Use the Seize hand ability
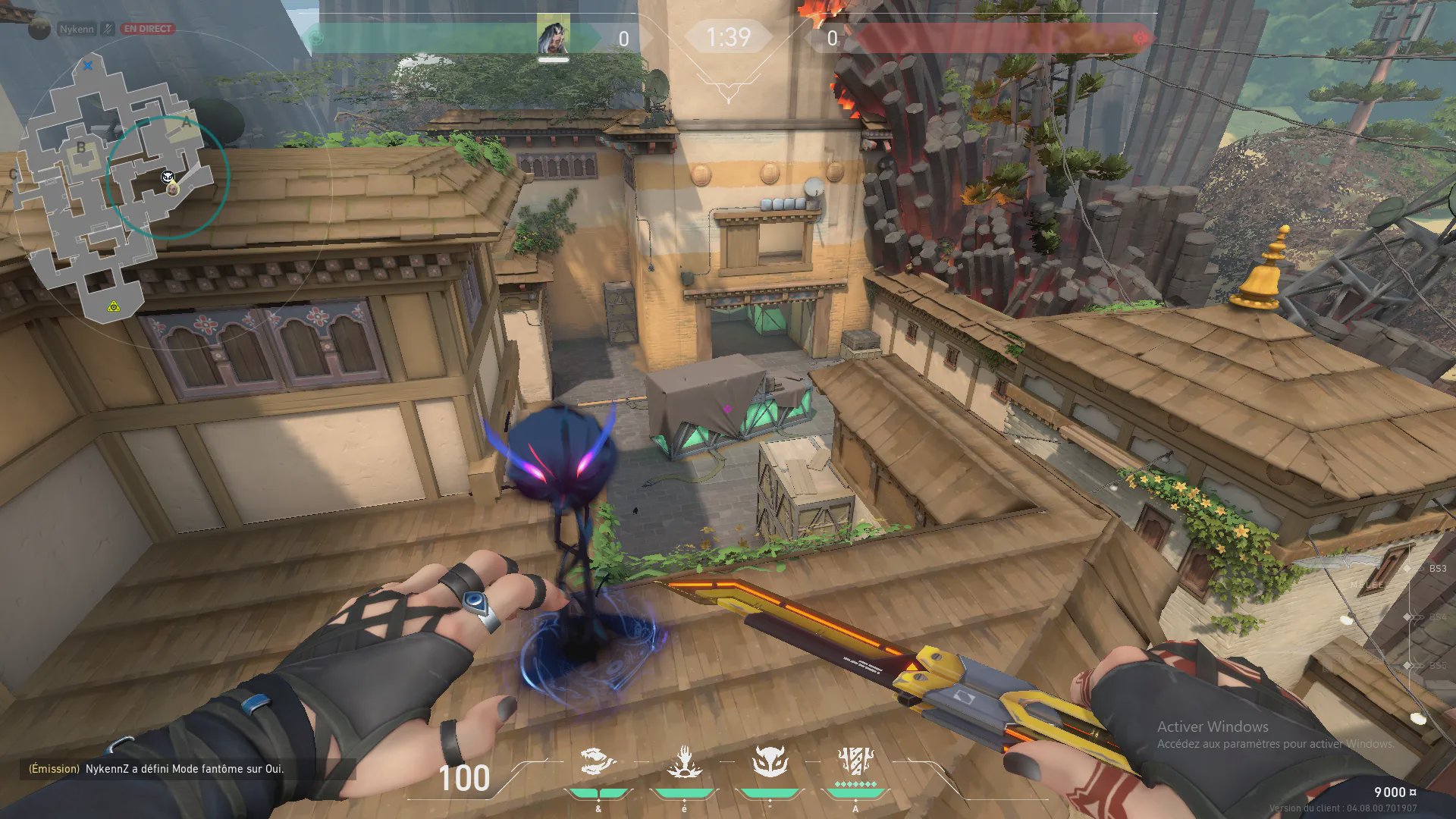1456x819 pixels. pos(684,761)
